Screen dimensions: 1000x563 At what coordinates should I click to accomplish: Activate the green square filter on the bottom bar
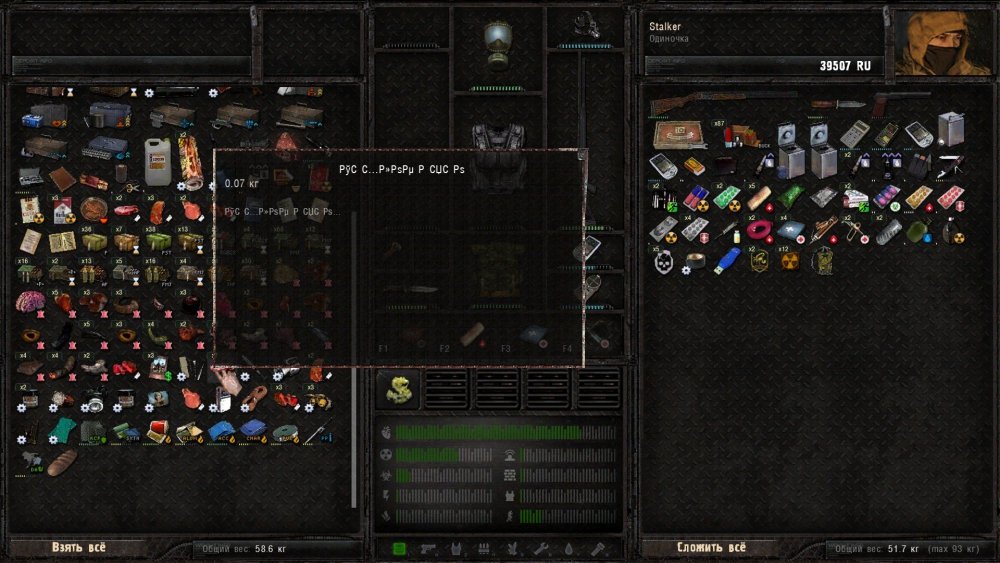point(400,548)
